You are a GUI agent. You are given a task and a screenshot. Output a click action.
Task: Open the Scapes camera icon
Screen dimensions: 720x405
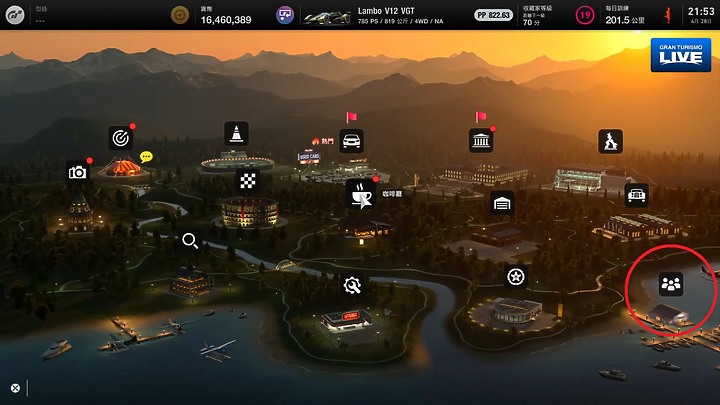[x=77, y=172]
